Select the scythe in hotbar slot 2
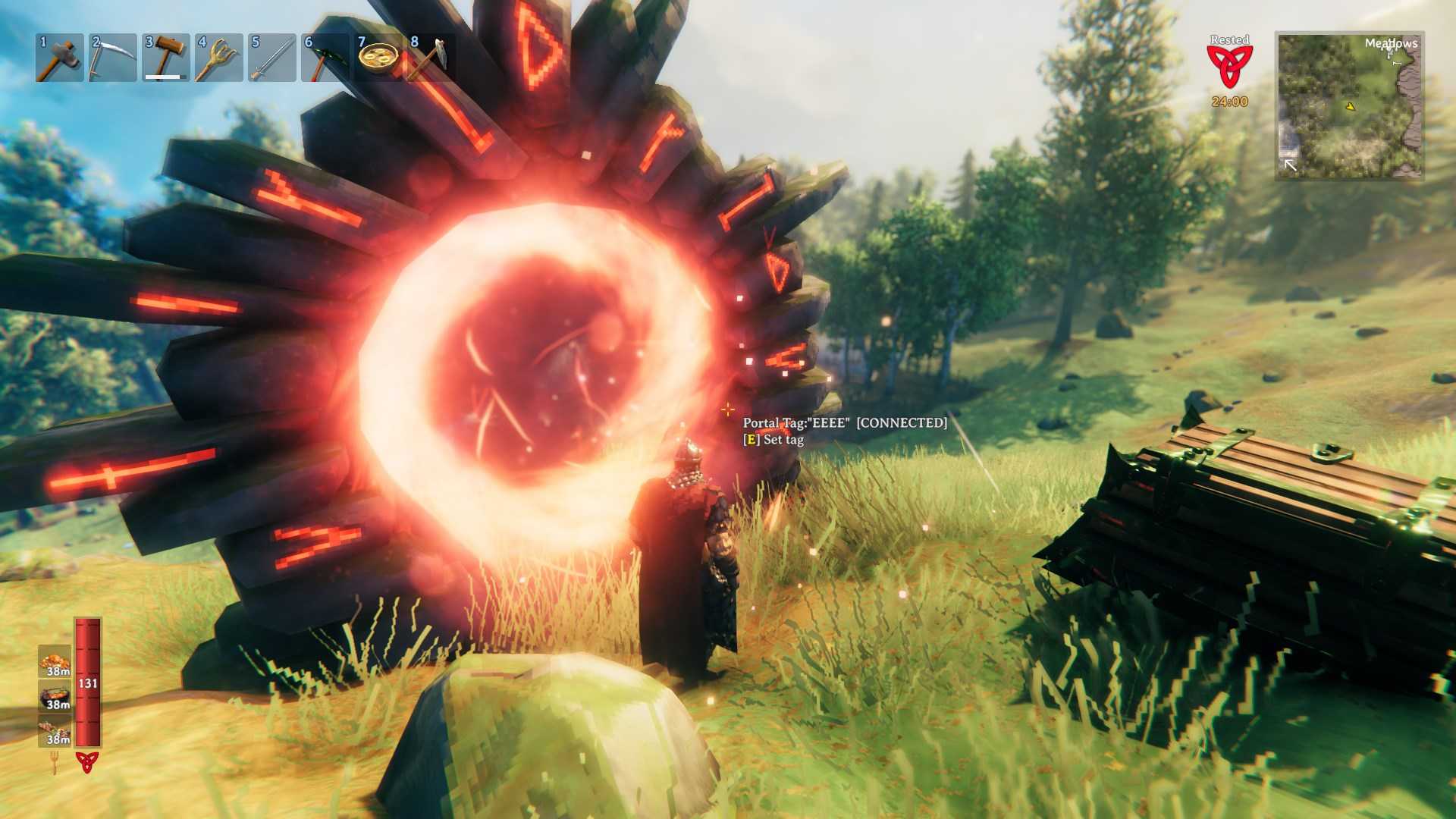 point(112,57)
